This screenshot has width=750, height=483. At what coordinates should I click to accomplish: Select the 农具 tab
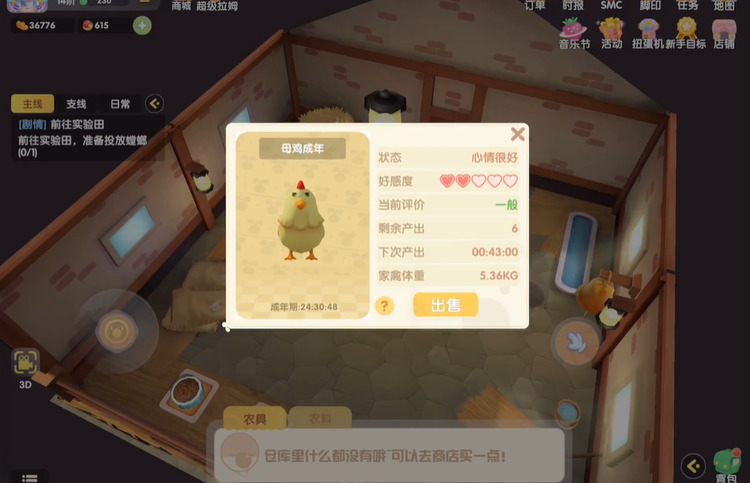(x=246, y=418)
